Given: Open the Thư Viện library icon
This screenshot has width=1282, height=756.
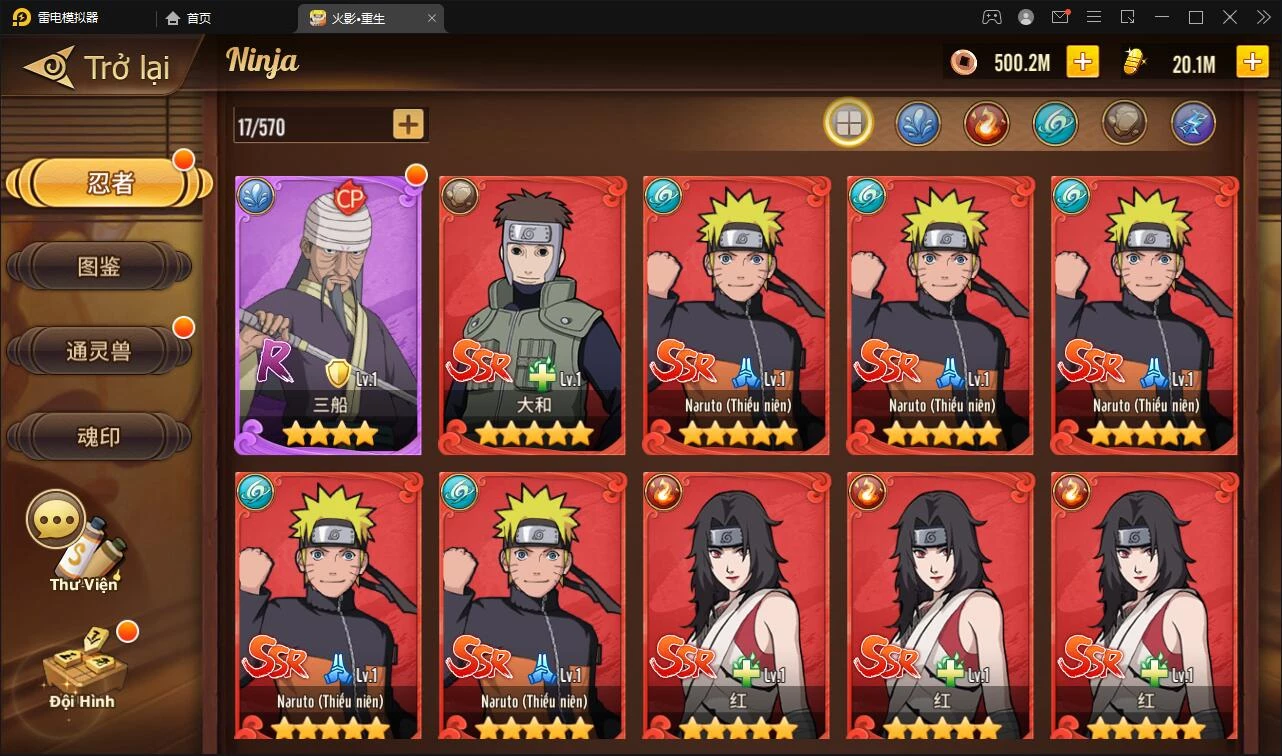Looking at the screenshot, I should pos(84,545).
